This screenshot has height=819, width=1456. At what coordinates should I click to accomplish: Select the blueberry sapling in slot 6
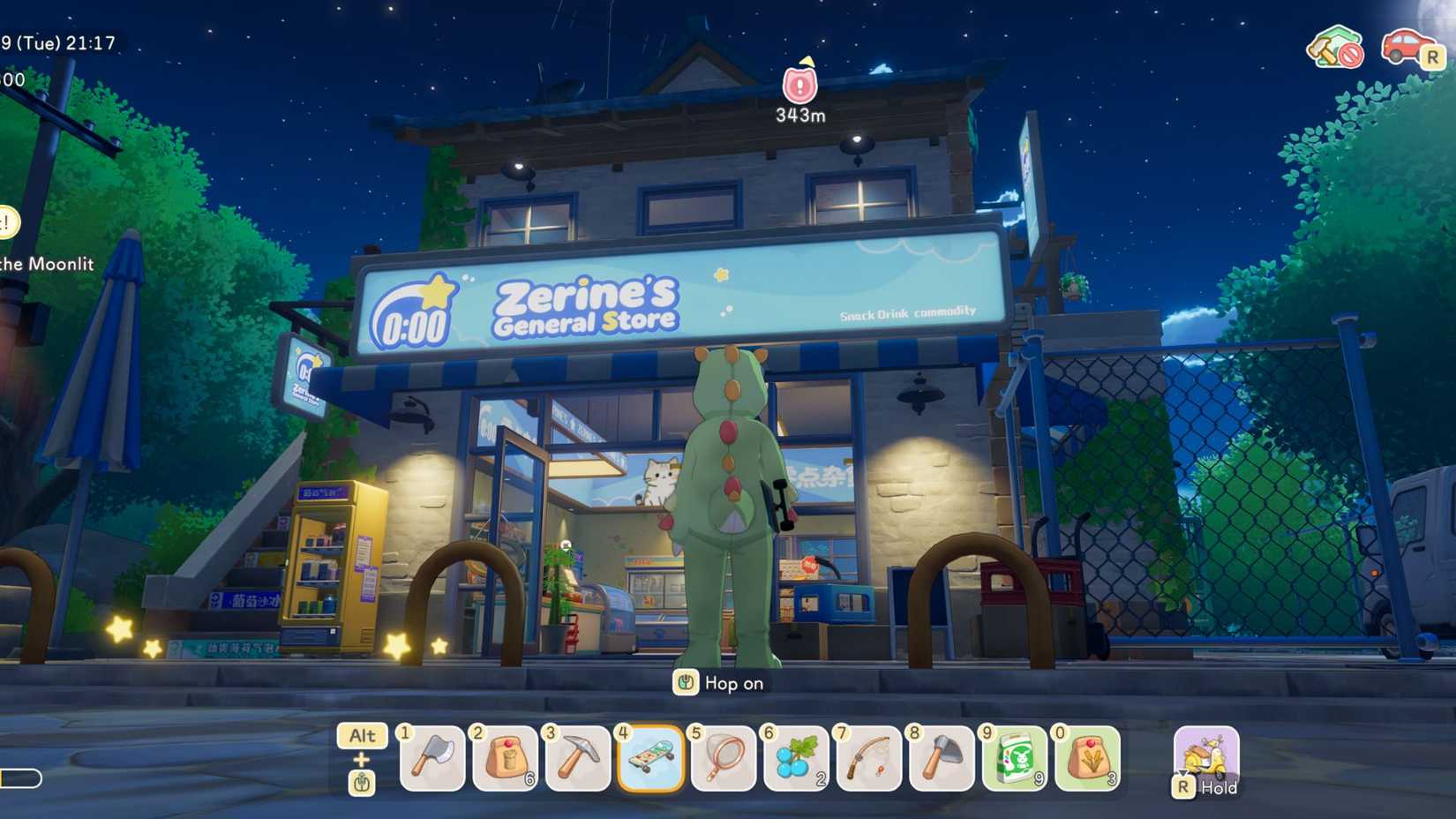pos(794,759)
